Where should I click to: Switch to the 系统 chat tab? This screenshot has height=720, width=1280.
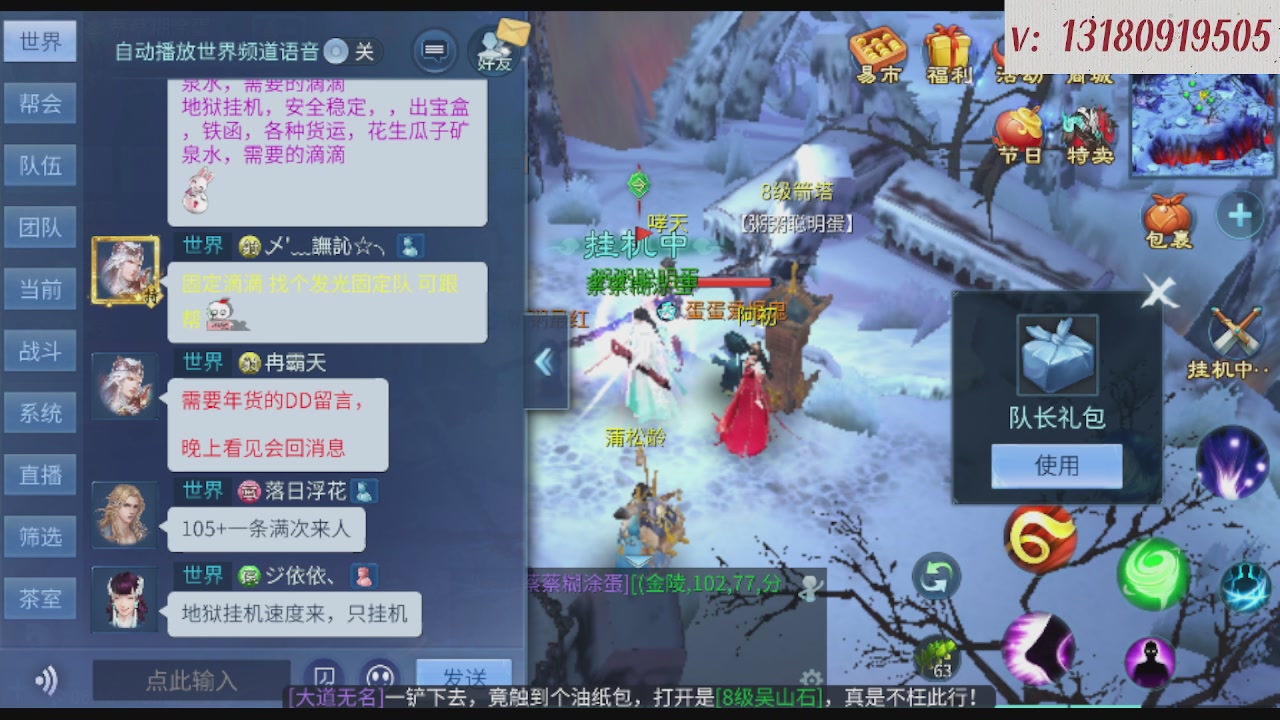click(x=40, y=412)
